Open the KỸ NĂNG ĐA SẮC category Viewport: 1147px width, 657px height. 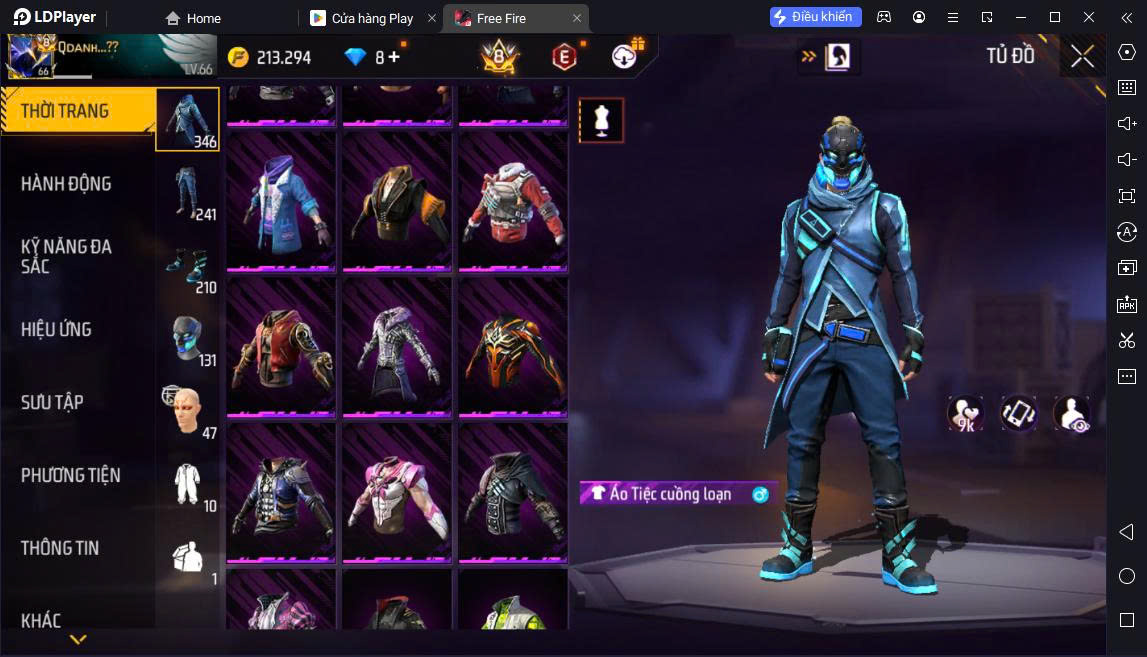point(66,256)
